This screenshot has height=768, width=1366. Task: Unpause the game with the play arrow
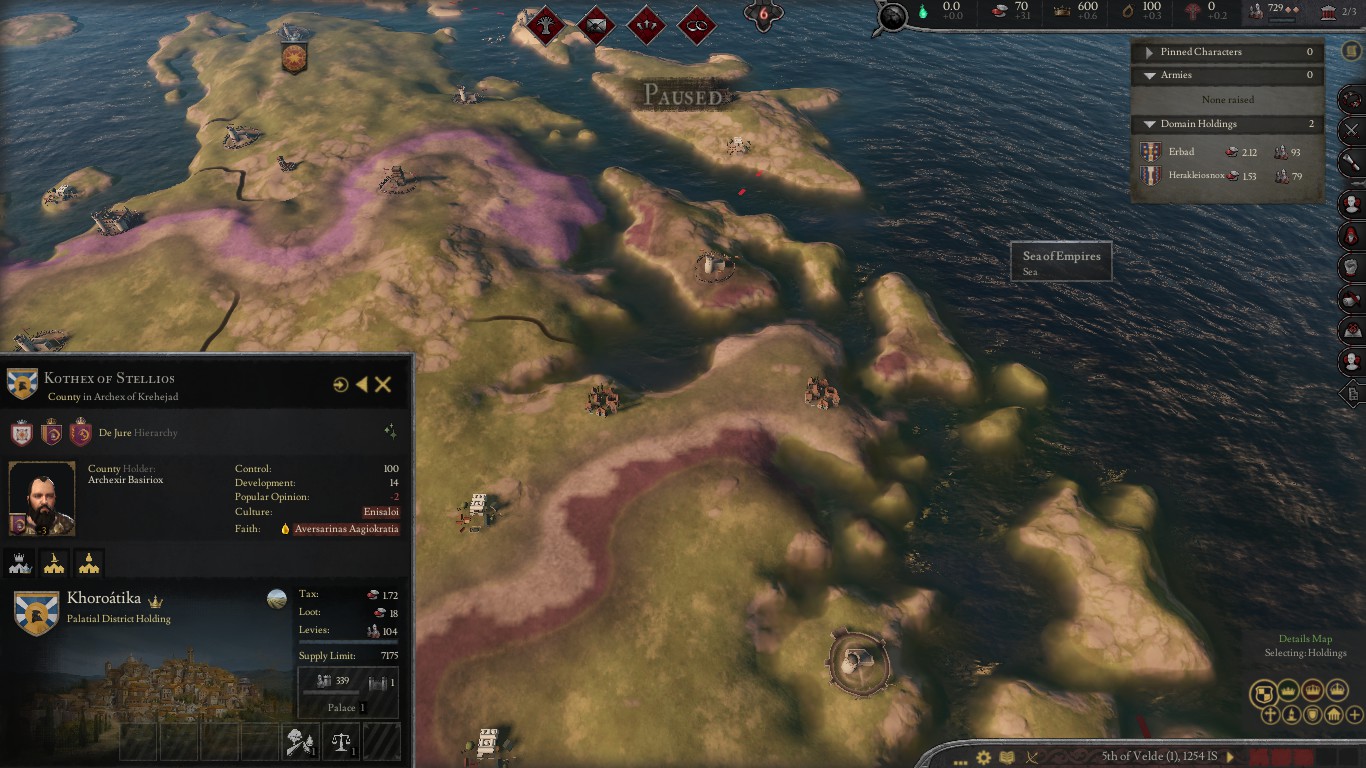[x=1230, y=757]
